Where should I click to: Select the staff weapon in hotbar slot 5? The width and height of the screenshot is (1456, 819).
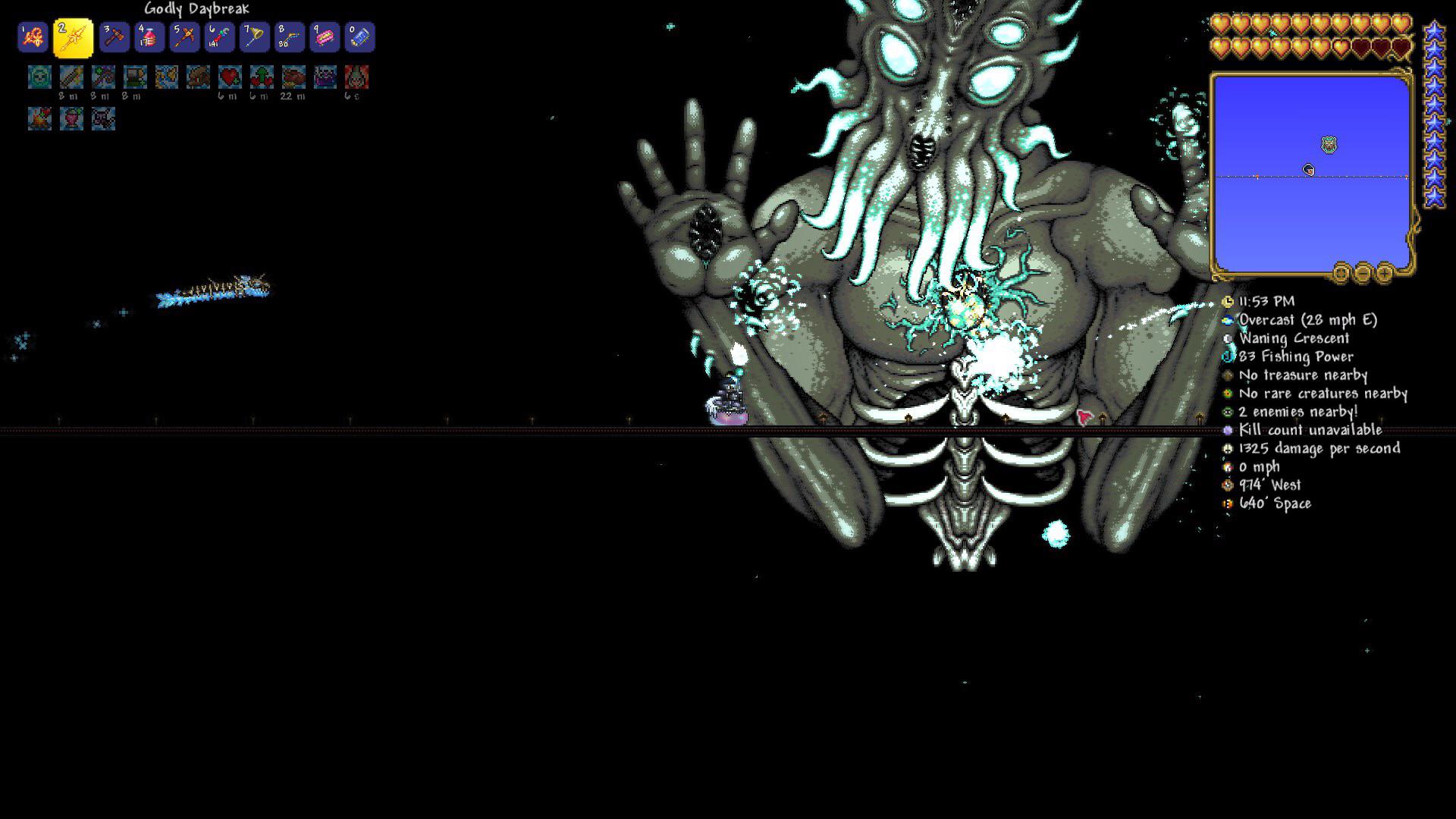(x=184, y=36)
